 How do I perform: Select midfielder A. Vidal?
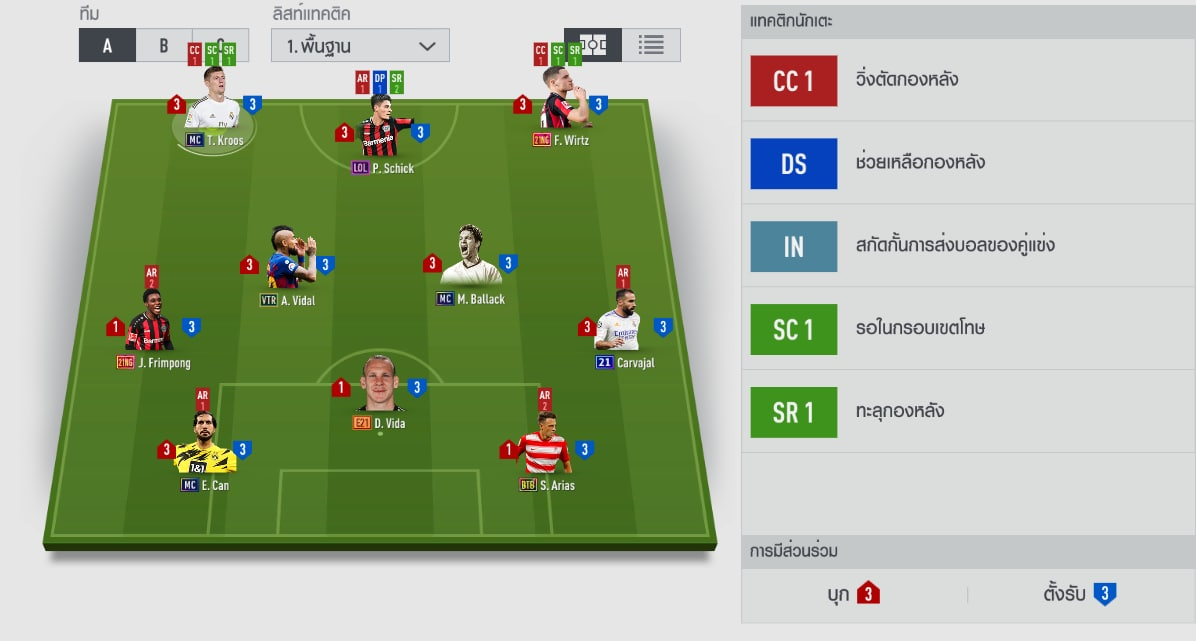coord(287,260)
